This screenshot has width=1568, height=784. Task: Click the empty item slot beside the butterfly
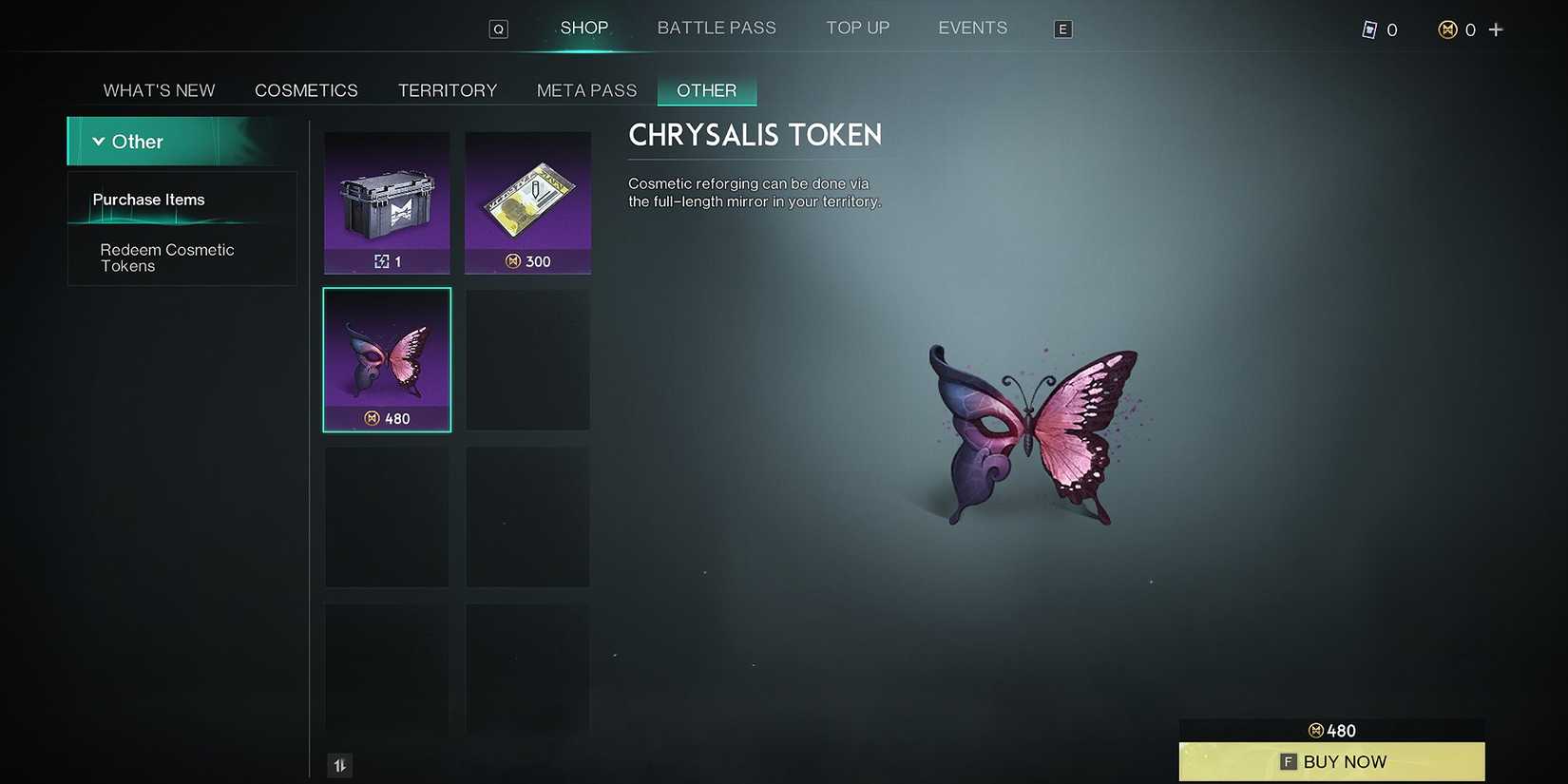pos(527,359)
